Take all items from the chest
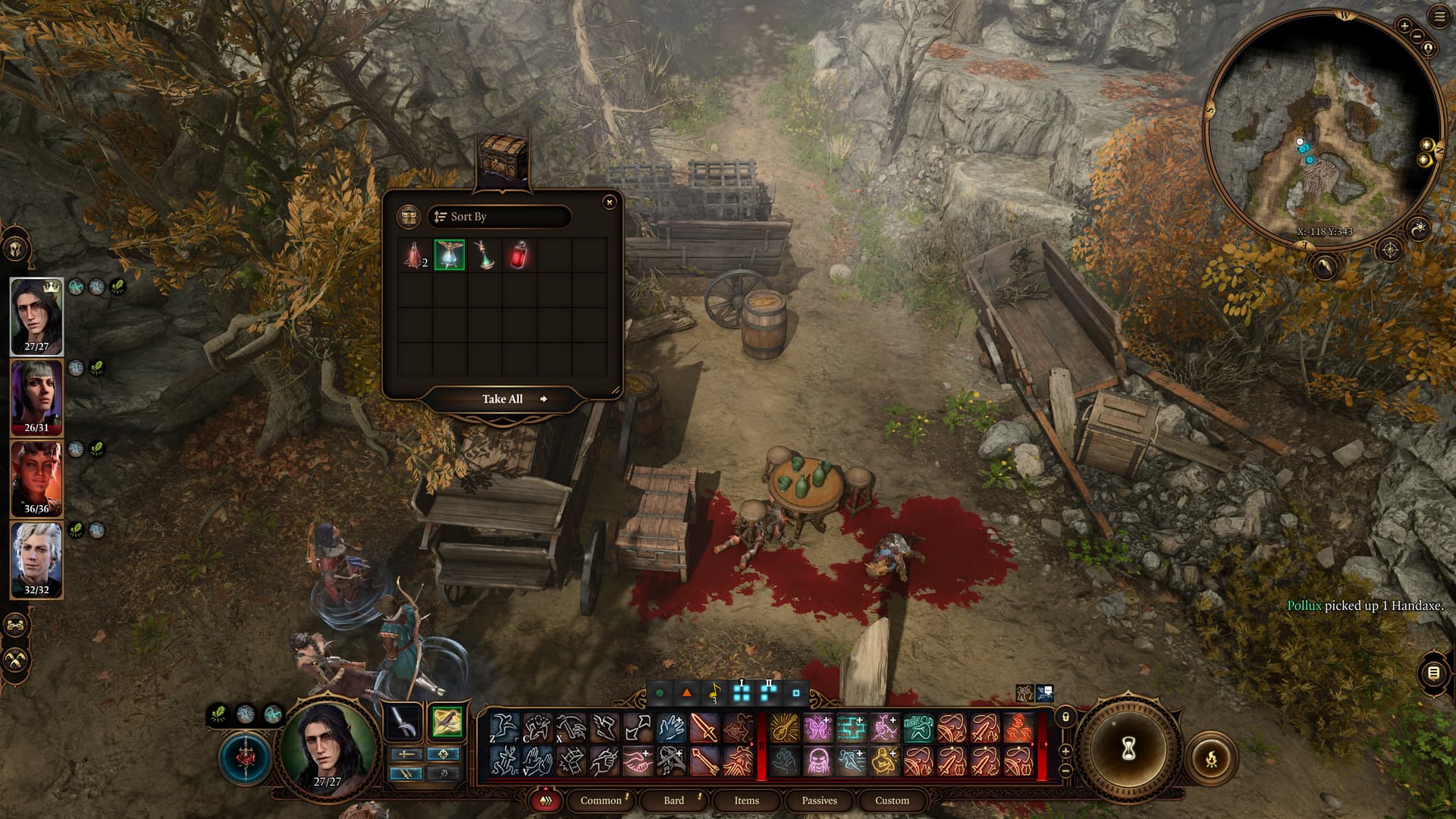1456x819 pixels. [503, 399]
